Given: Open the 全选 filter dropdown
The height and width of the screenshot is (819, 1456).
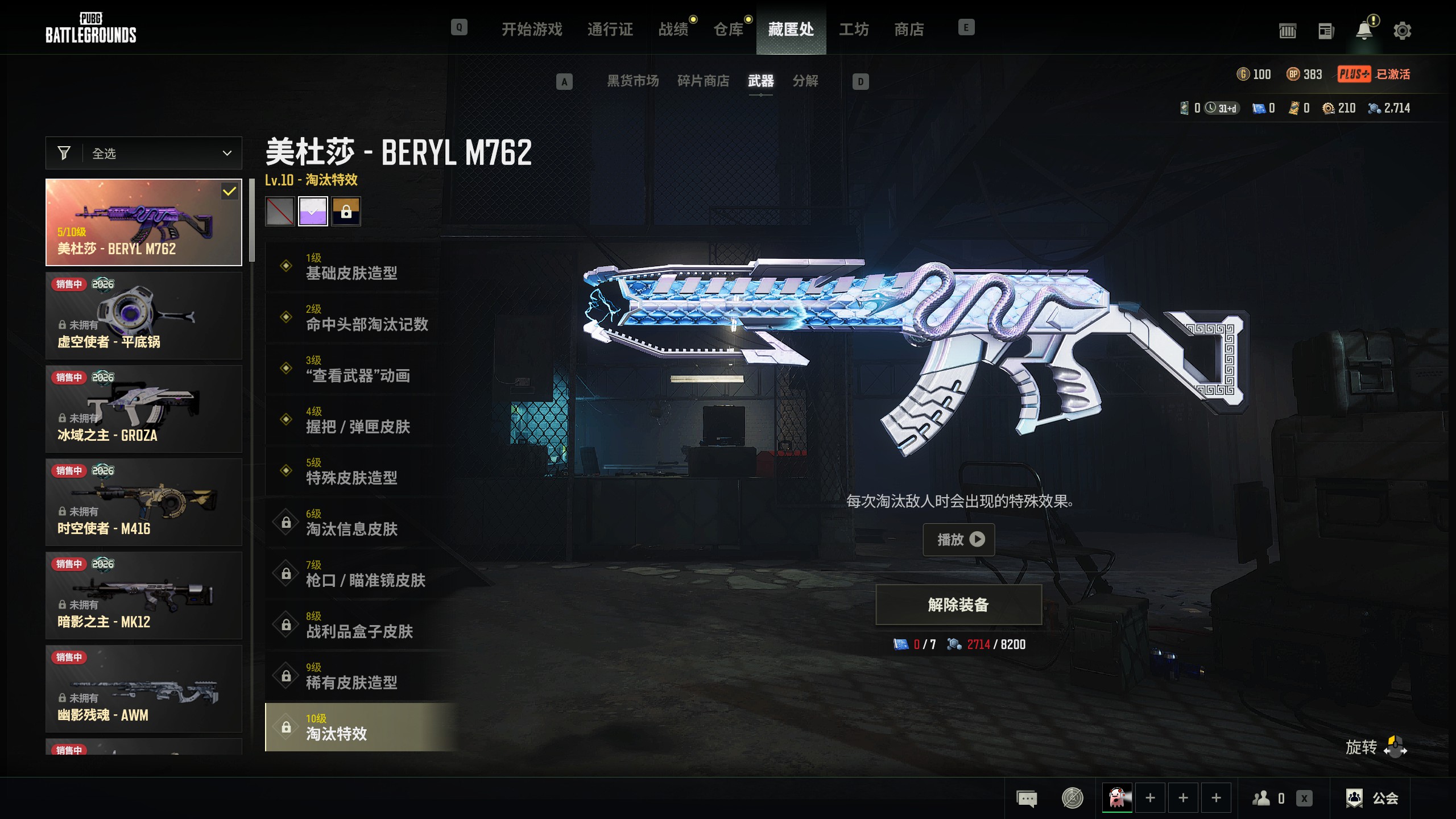Looking at the screenshot, I should point(144,153).
